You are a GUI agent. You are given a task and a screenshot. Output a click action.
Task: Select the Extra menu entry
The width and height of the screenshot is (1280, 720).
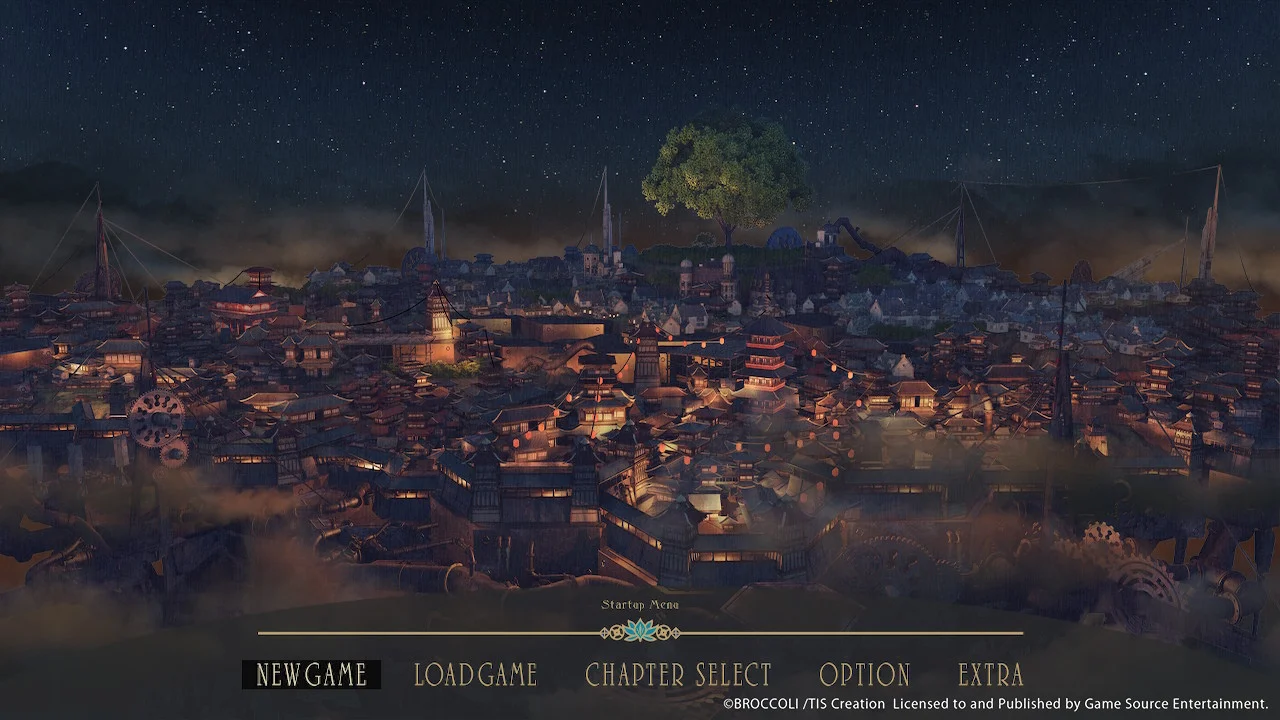[990, 675]
